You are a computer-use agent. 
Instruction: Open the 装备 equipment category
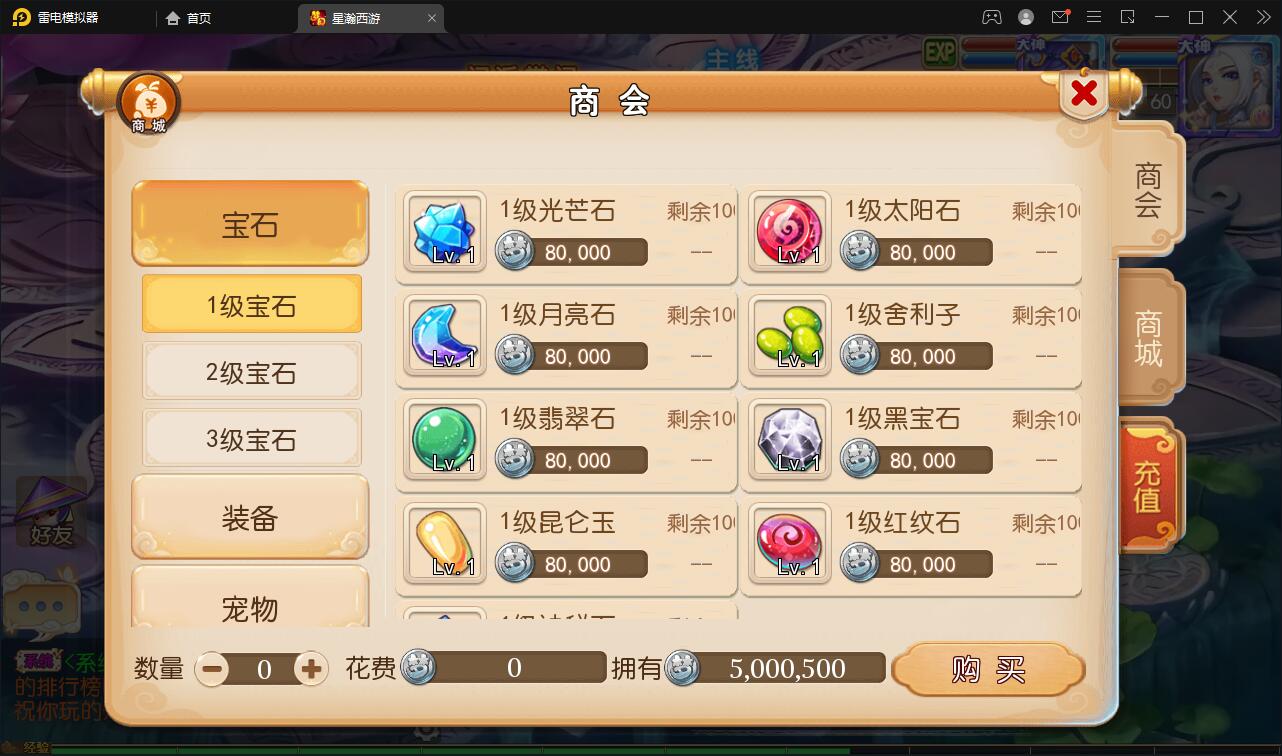pos(250,516)
